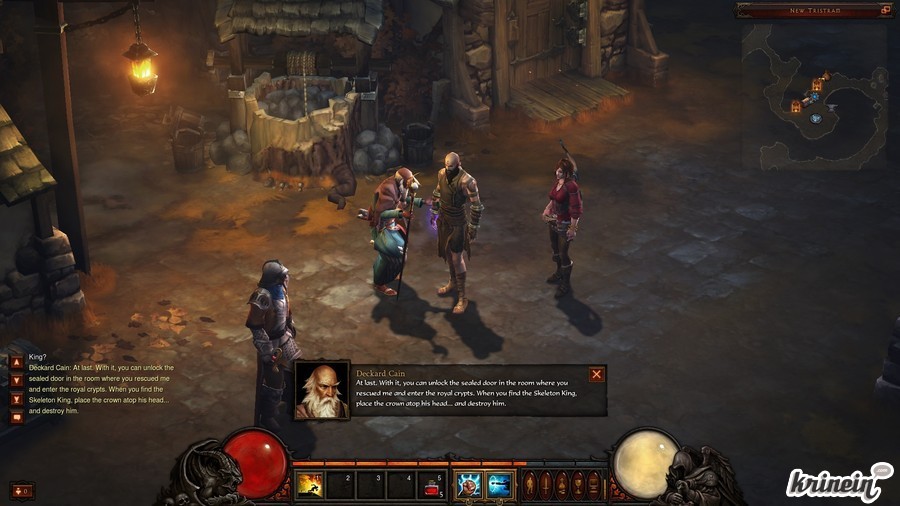
Task: Select the blue secondary attack skill
Action: [x=499, y=485]
